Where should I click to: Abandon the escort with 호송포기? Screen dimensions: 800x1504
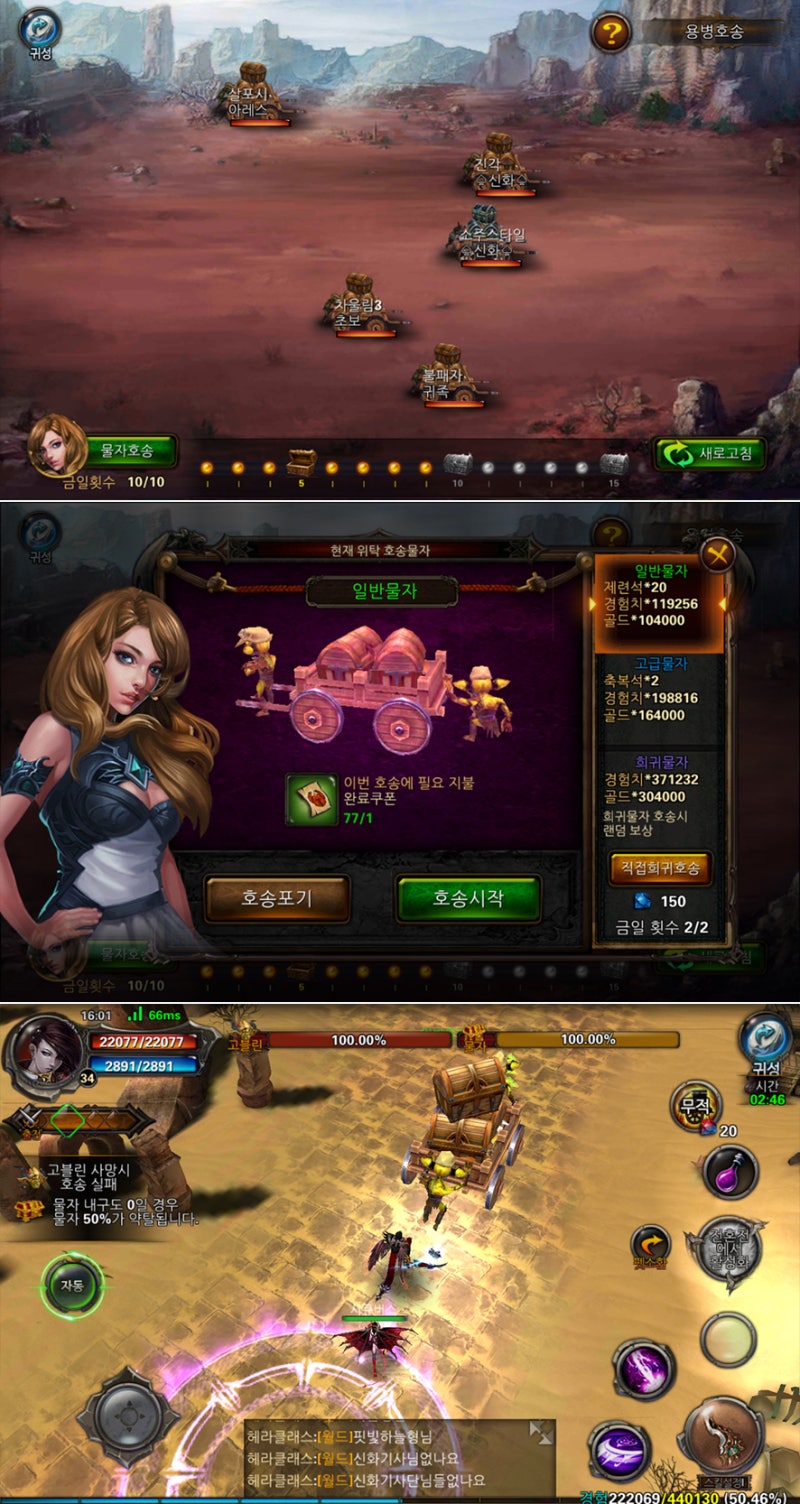click(x=277, y=898)
